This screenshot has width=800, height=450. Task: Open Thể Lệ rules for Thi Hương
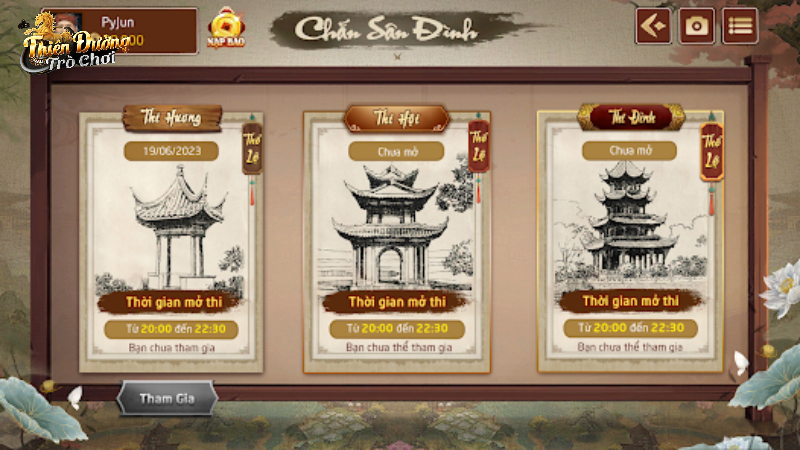coord(252,147)
